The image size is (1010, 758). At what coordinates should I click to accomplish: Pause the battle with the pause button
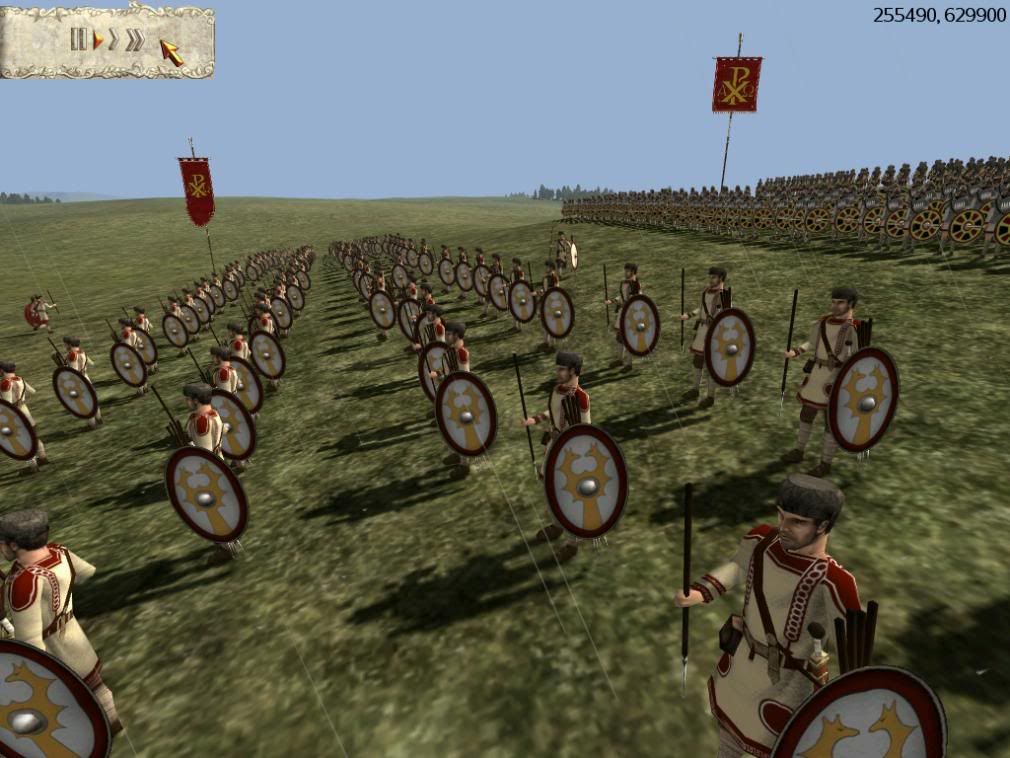pos(79,39)
